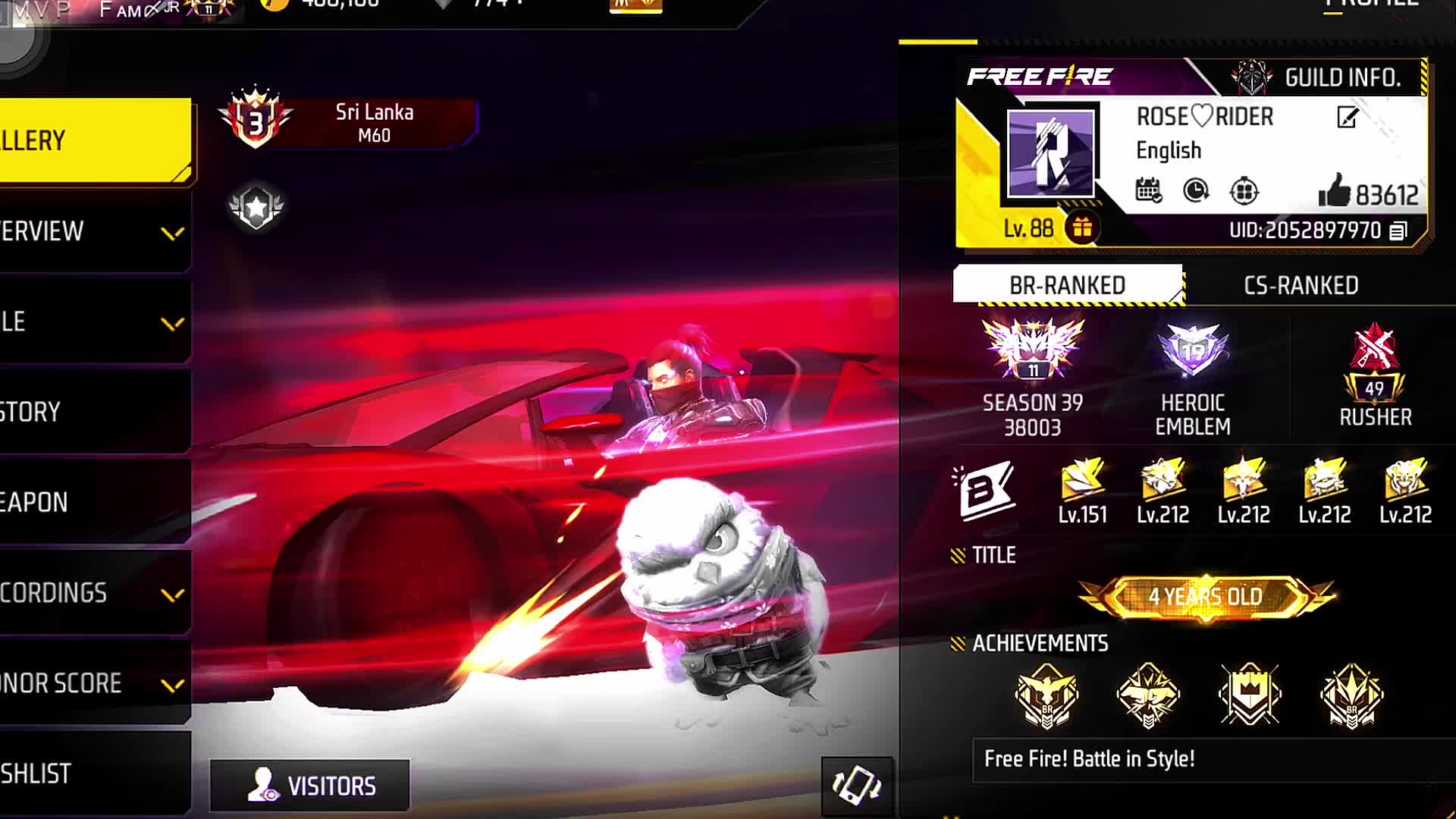Open the Sri Lanka M60 rank badge

tap(349, 121)
